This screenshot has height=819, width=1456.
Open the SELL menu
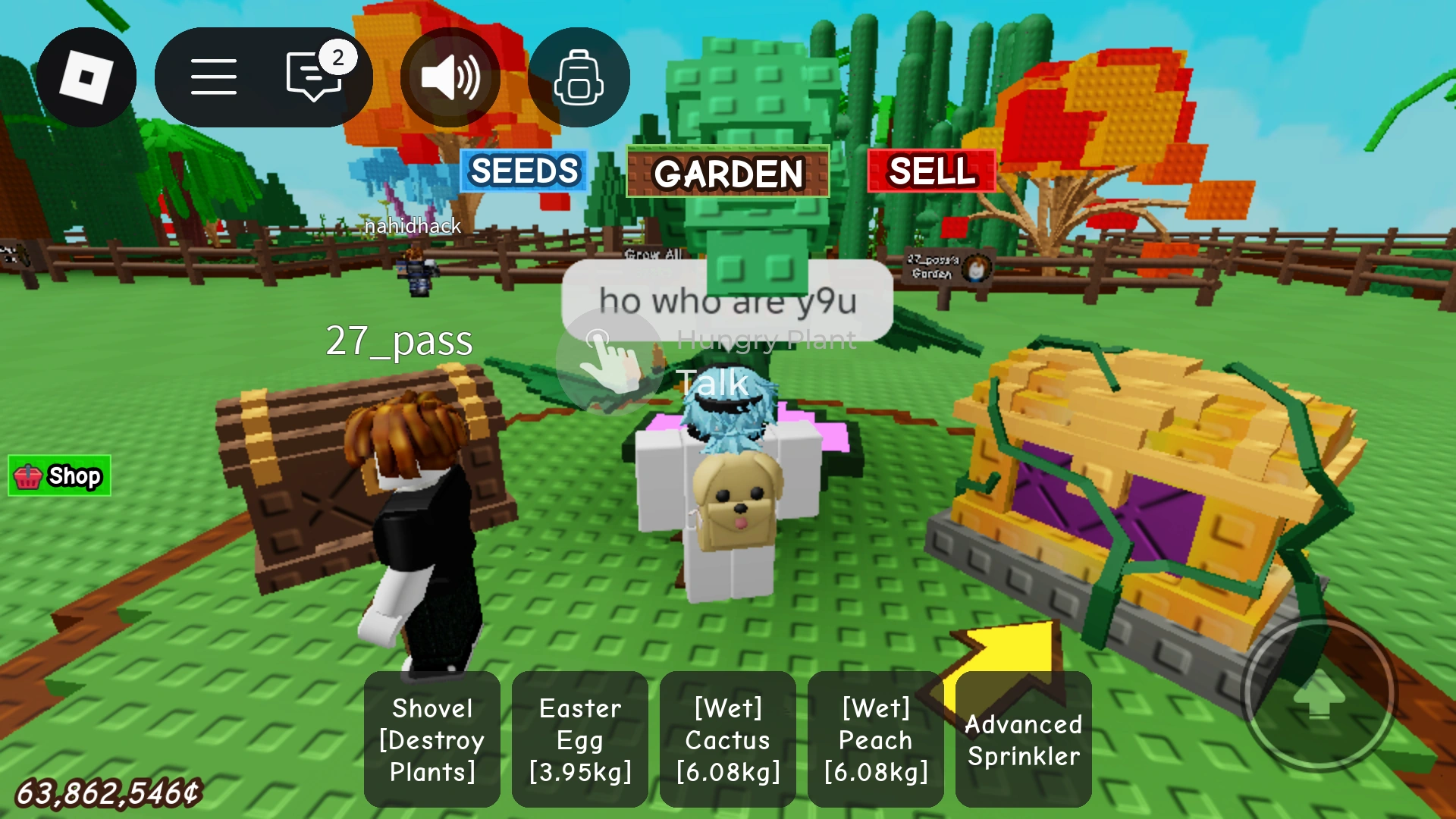[x=931, y=171]
